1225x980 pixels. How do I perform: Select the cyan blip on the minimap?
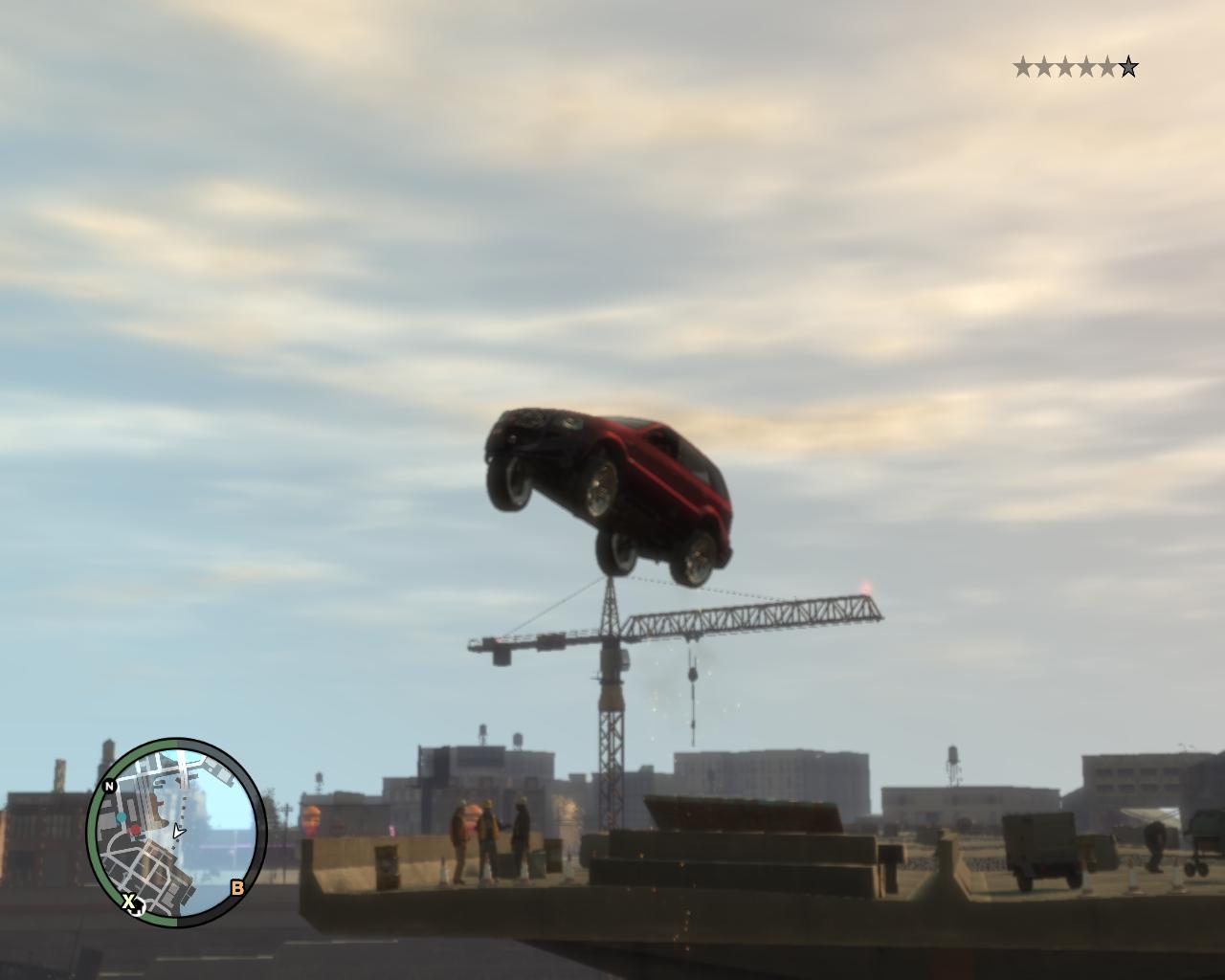coord(121,818)
